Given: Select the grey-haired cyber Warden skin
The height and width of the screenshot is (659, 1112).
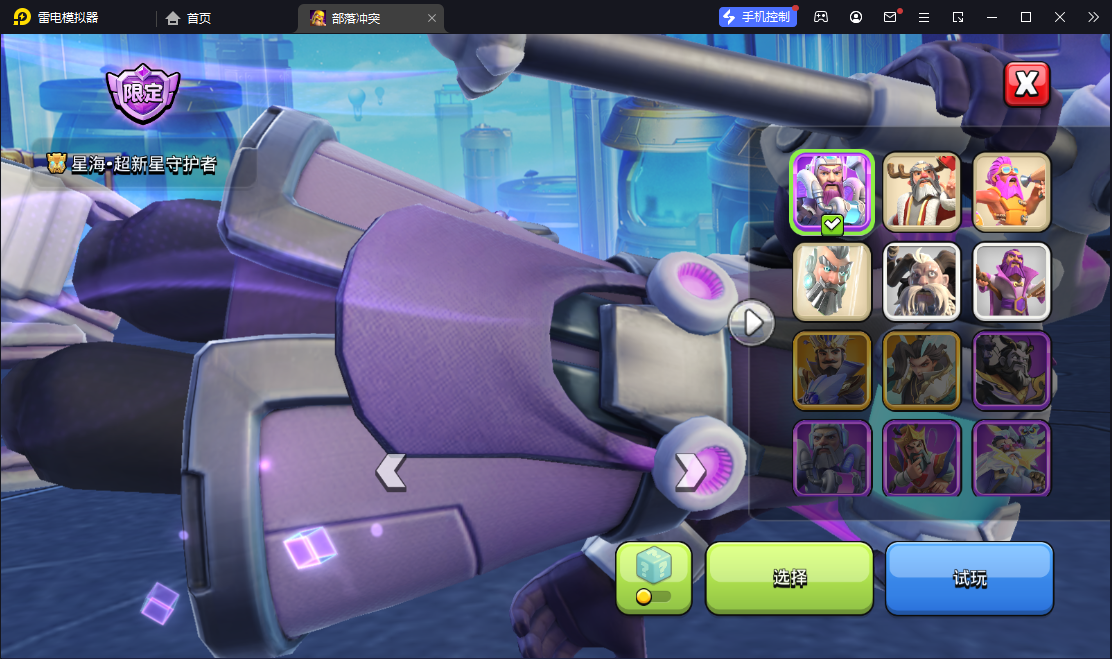Looking at the screenshot, I should pos(832,281).
